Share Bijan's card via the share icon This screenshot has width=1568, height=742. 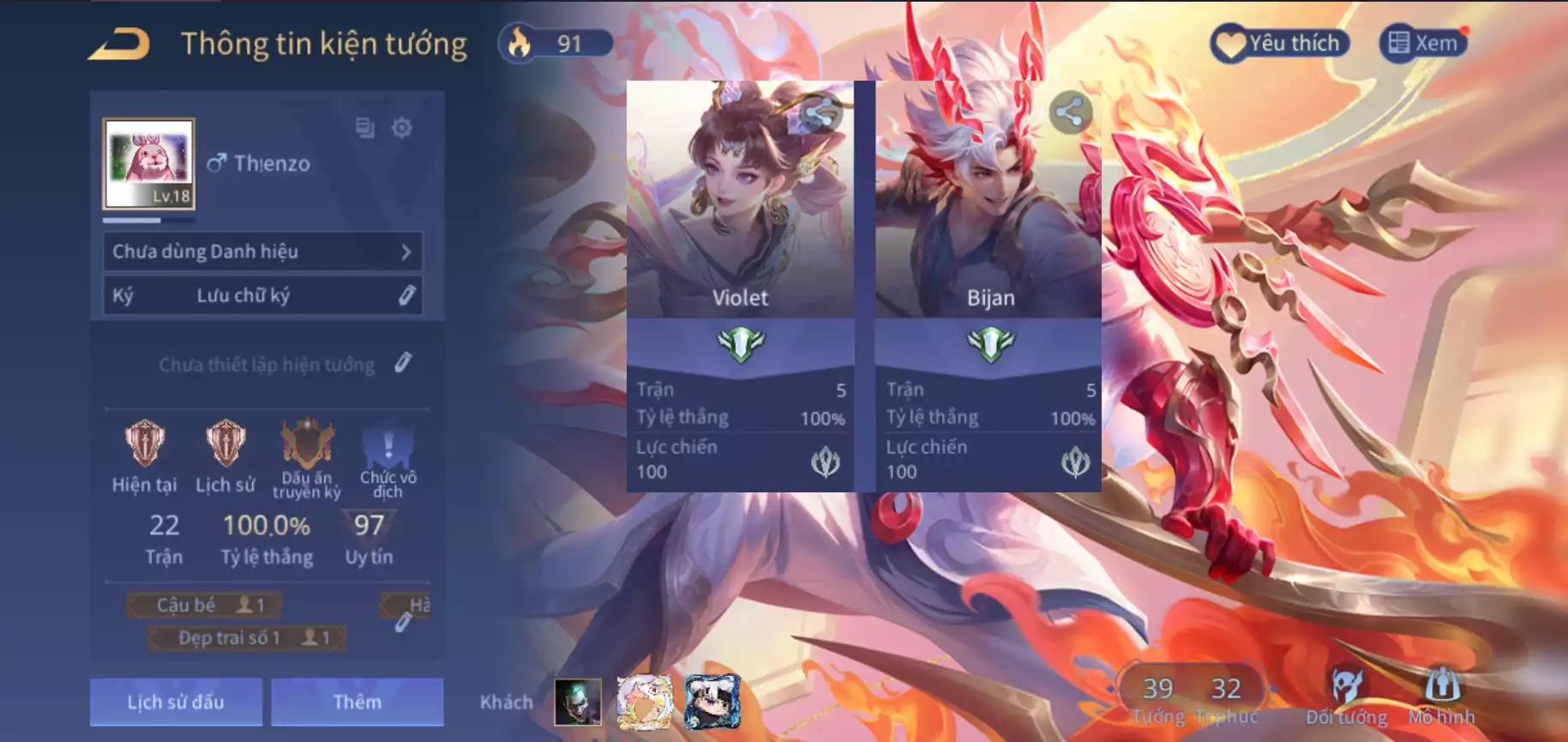point(1072,111)
